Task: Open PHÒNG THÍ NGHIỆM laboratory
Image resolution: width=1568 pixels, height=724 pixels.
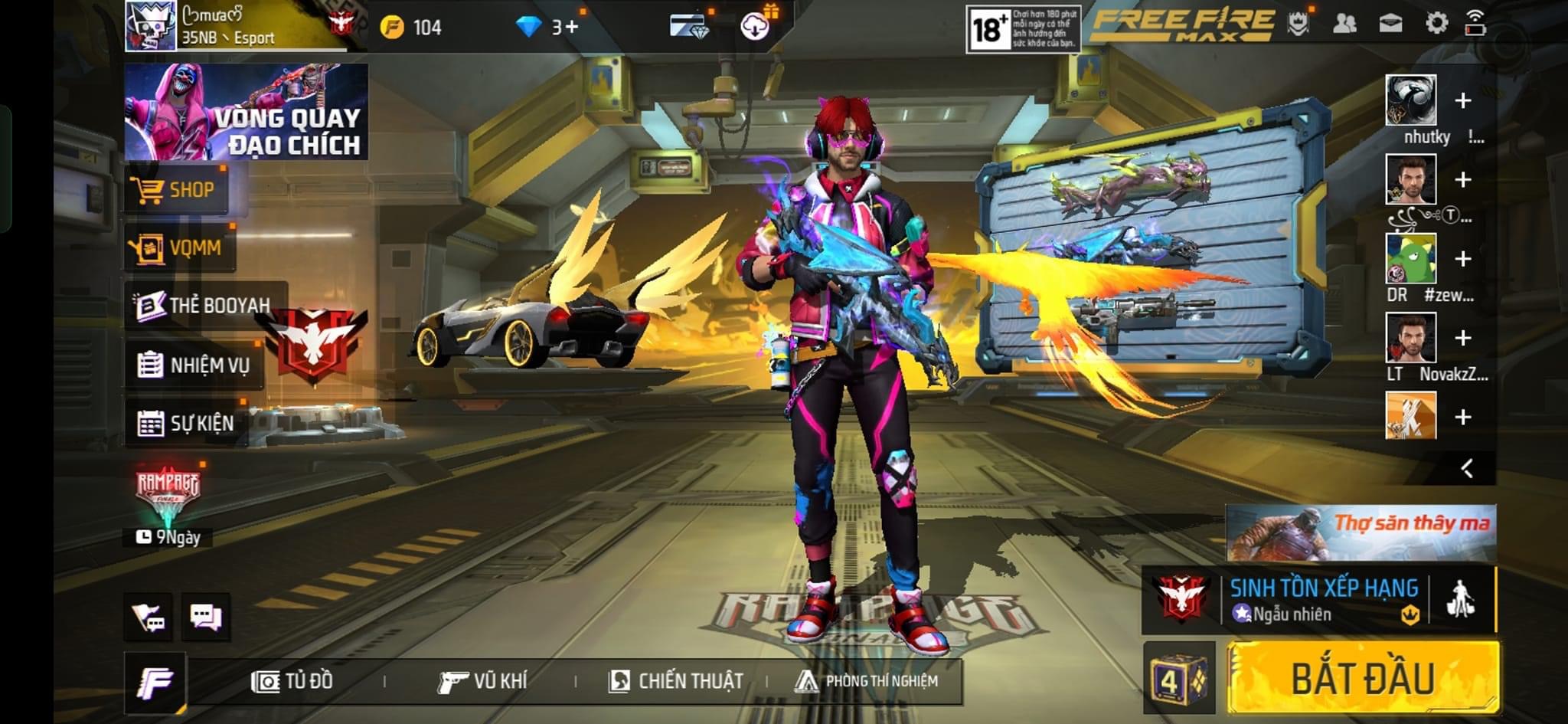Action: click(867, 681)
